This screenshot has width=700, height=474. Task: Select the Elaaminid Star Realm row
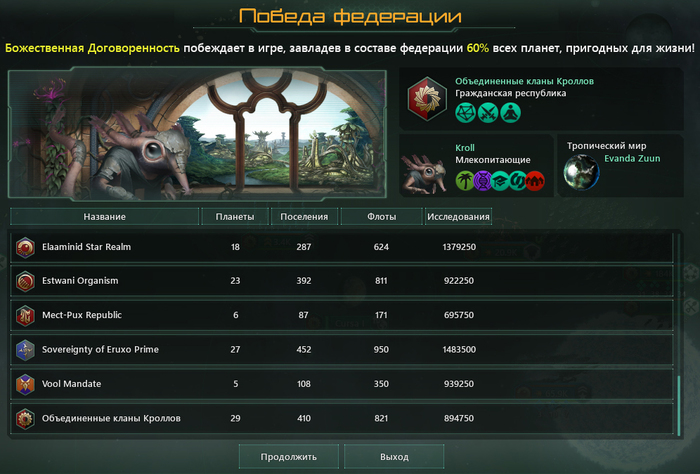340,247
